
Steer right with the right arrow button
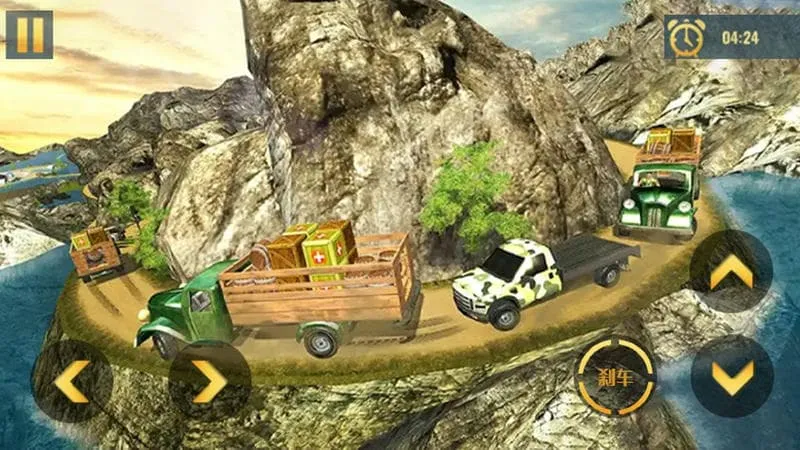pyautogui.click(x=209, y=380)
